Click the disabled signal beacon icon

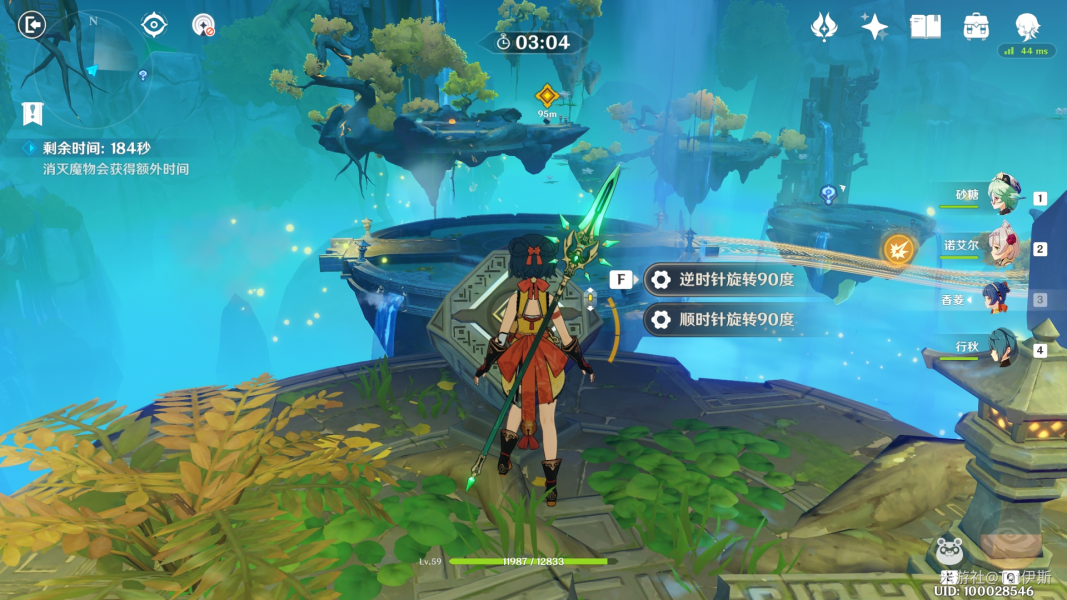(x=203, y=26)
